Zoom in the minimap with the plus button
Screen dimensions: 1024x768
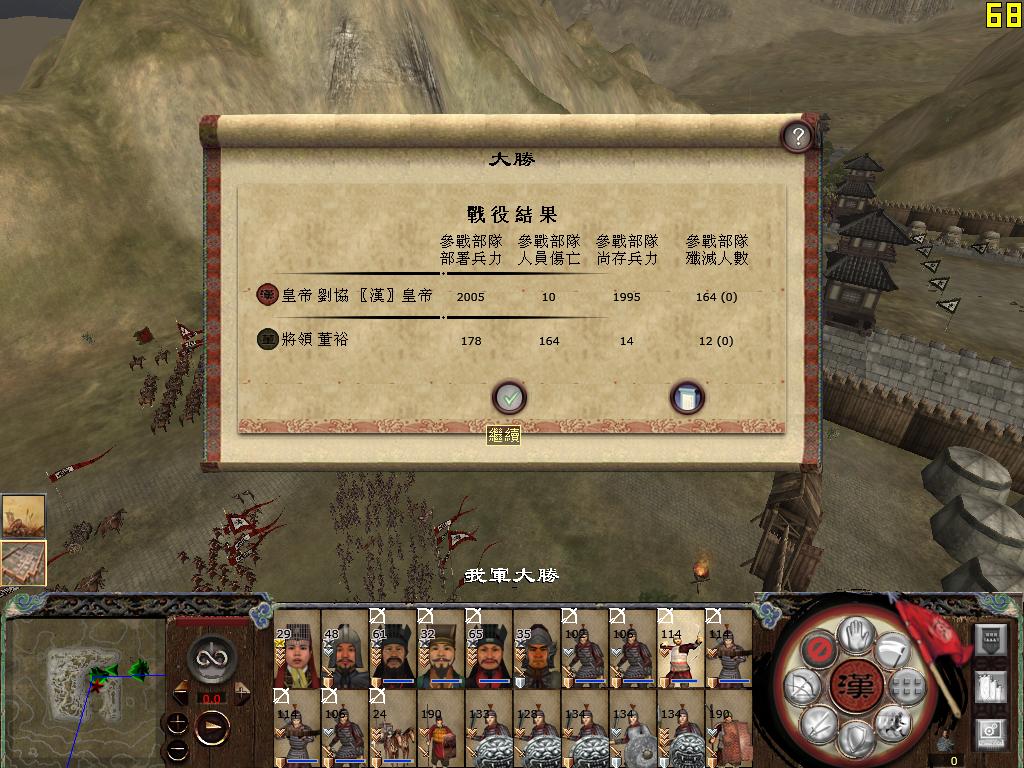point(177,722)
